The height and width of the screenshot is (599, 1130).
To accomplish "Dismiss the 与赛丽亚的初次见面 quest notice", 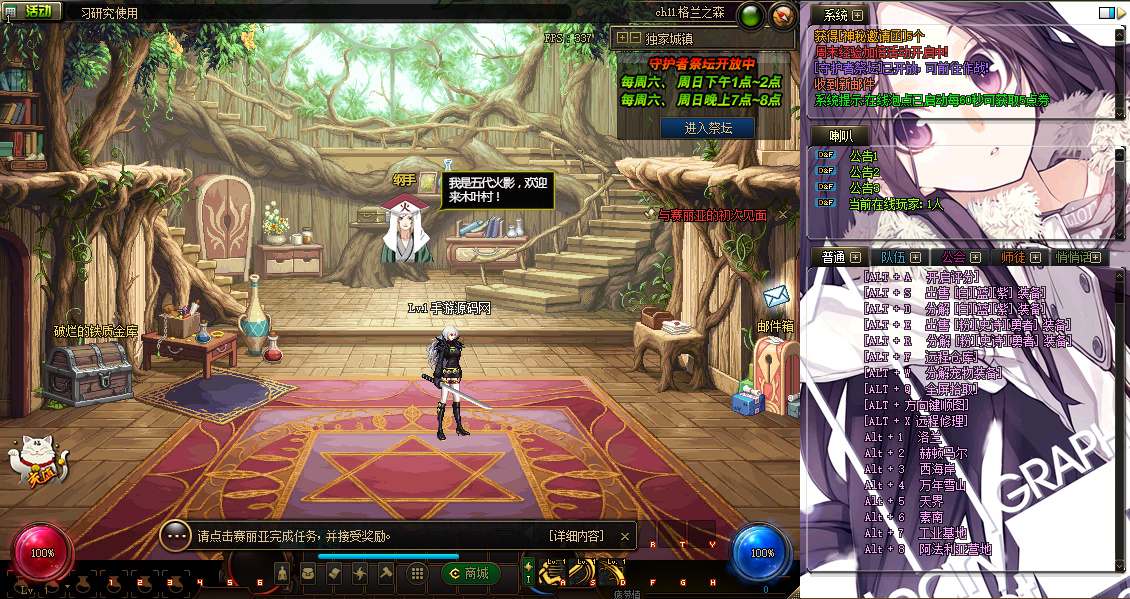I will click(x=783, y=214).
